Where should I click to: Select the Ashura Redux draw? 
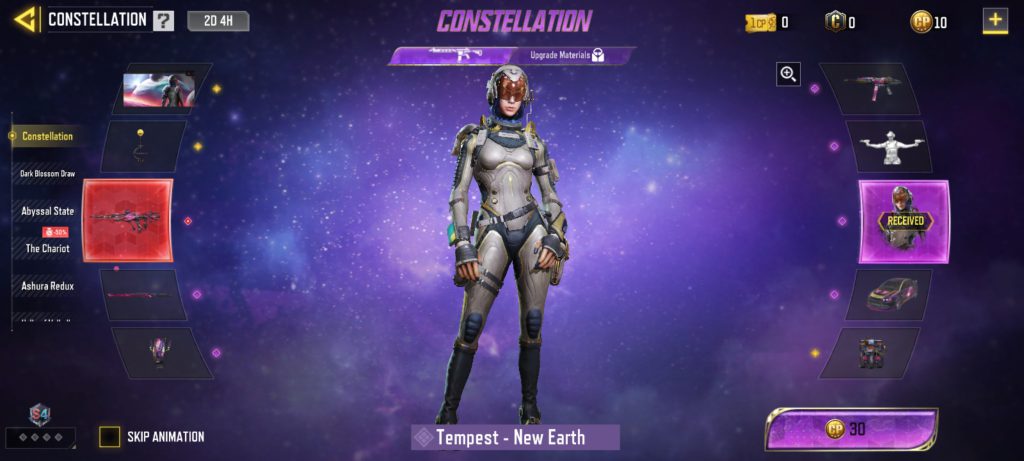(x=48, y=286)
